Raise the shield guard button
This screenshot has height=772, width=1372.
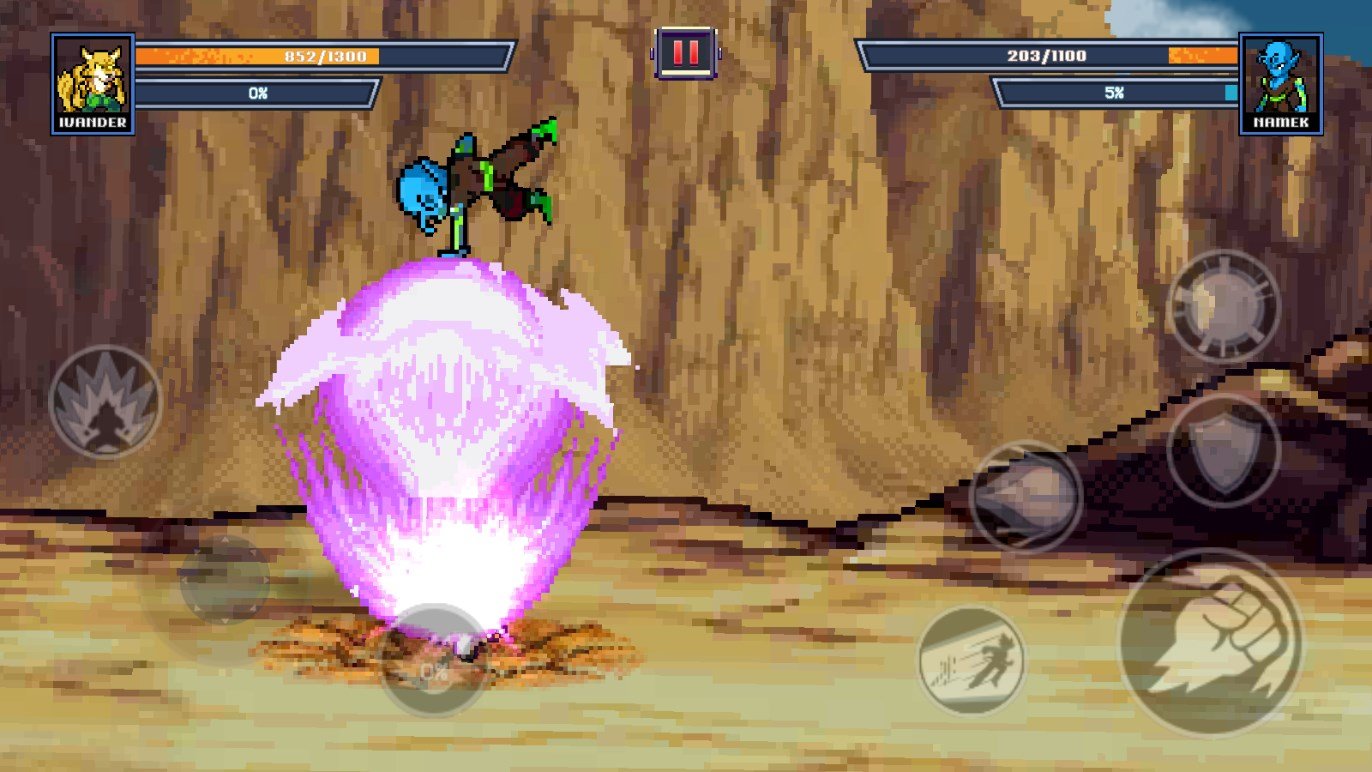tap(1223, 450)
